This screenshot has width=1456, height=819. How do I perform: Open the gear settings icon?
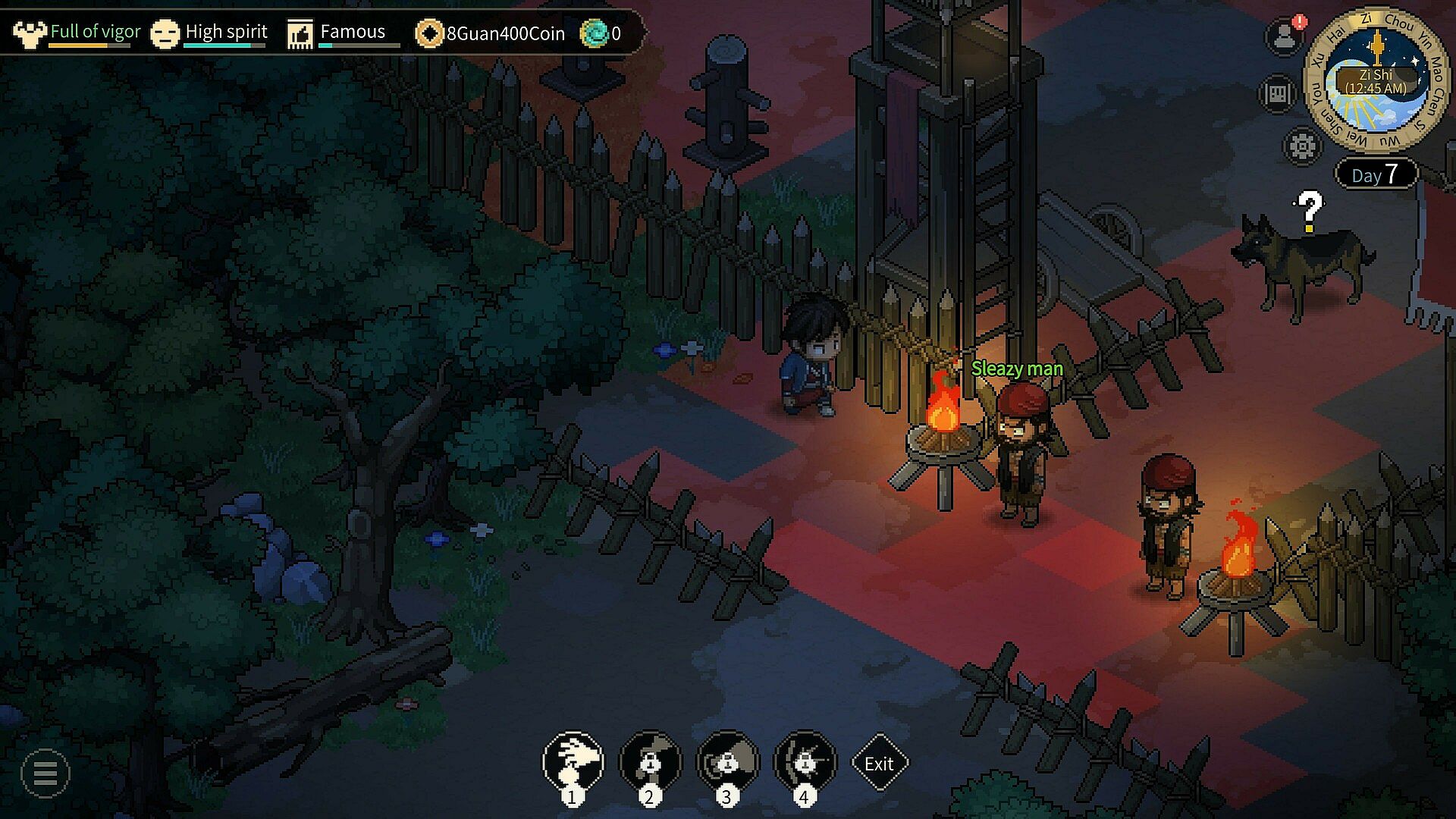tap(1301, 146)
